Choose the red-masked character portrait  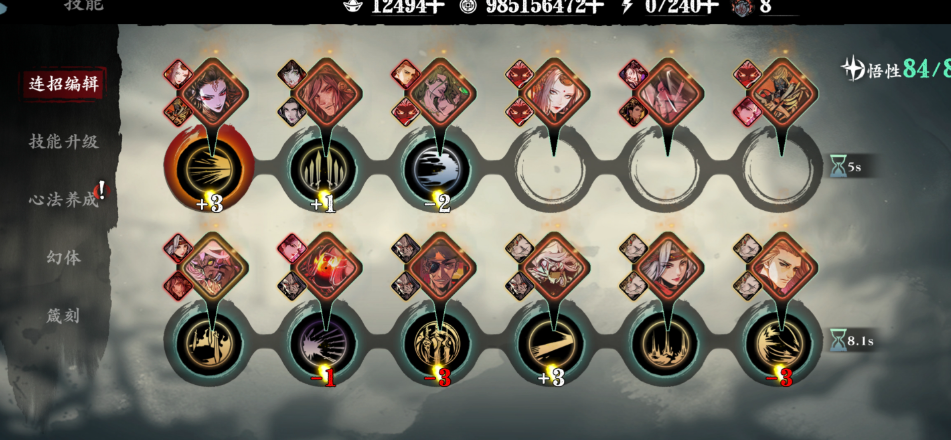tap(326, 267)
